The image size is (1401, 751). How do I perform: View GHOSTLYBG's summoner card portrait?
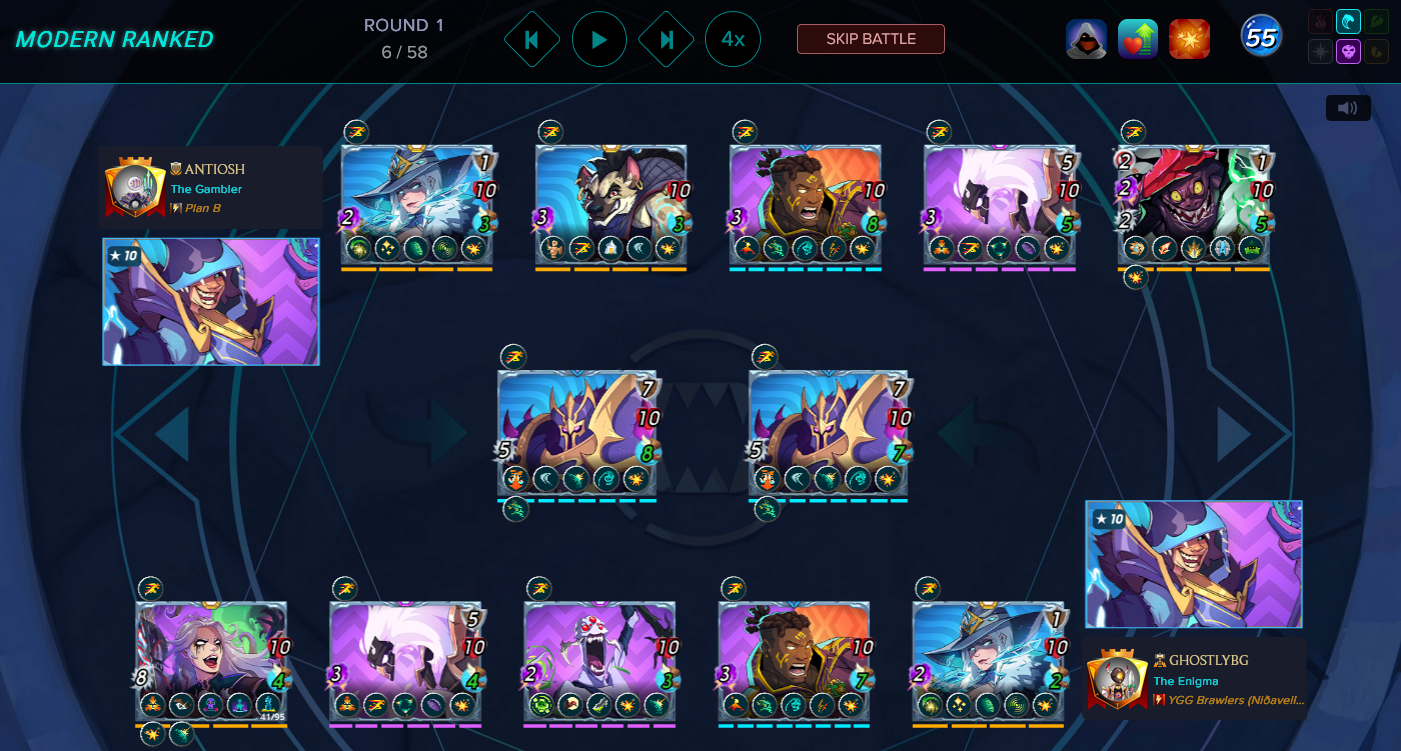[1194, 564]
